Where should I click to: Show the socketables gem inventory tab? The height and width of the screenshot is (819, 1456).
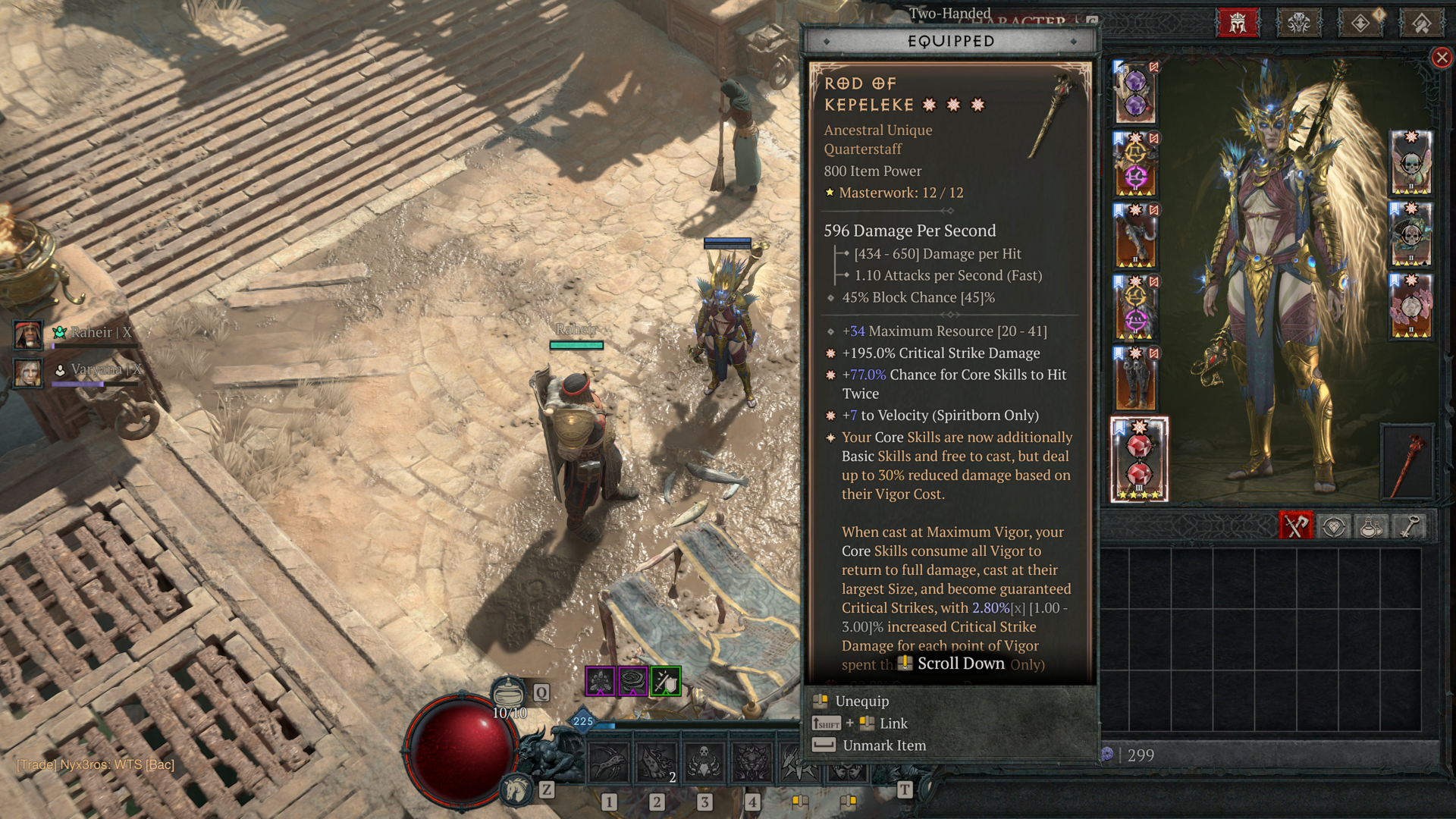coord(1334,526)
